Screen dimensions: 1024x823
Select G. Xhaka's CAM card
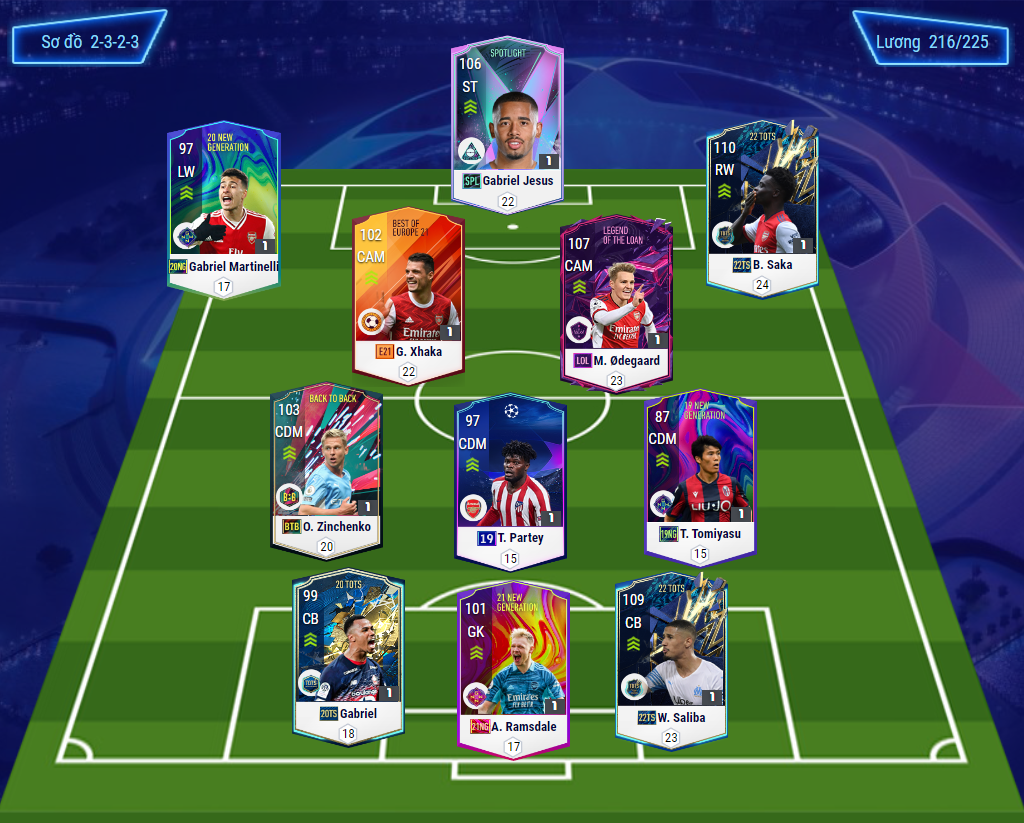(x=408, y=295)
